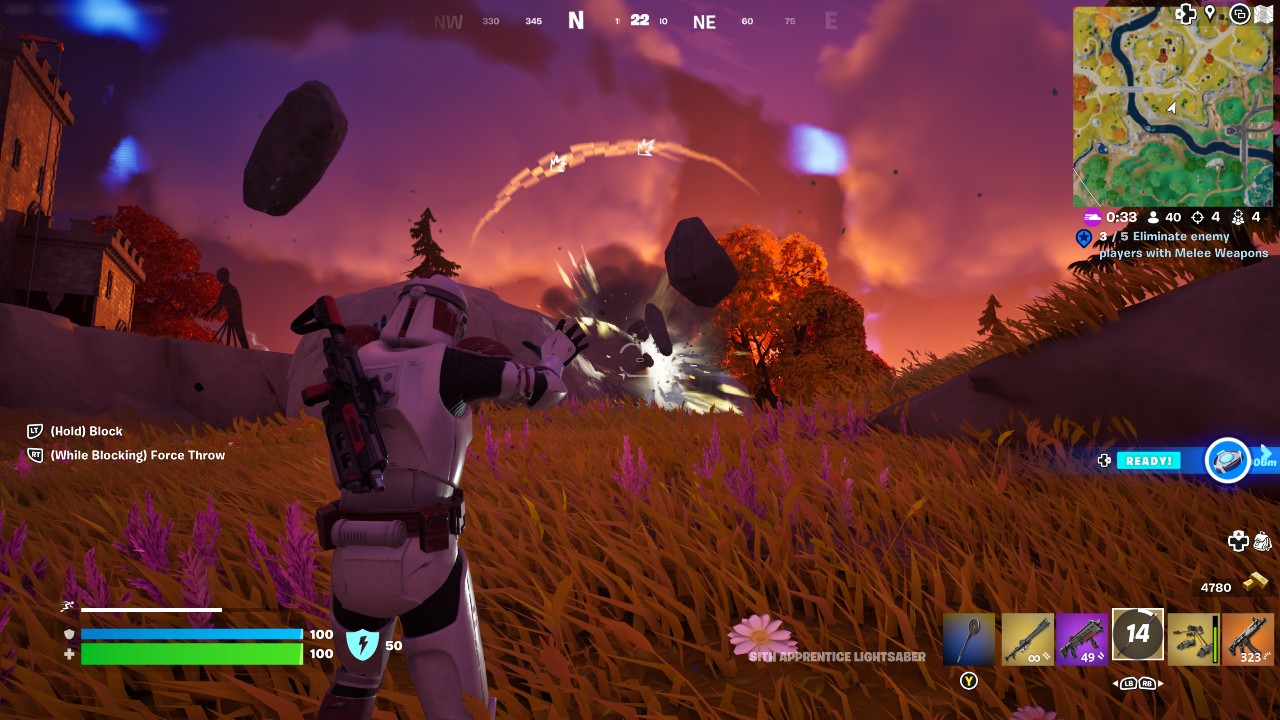Screen dimensions: 1280x720
Task: Click the purple storm timer cloud icon
Action: click(1092, 217)
